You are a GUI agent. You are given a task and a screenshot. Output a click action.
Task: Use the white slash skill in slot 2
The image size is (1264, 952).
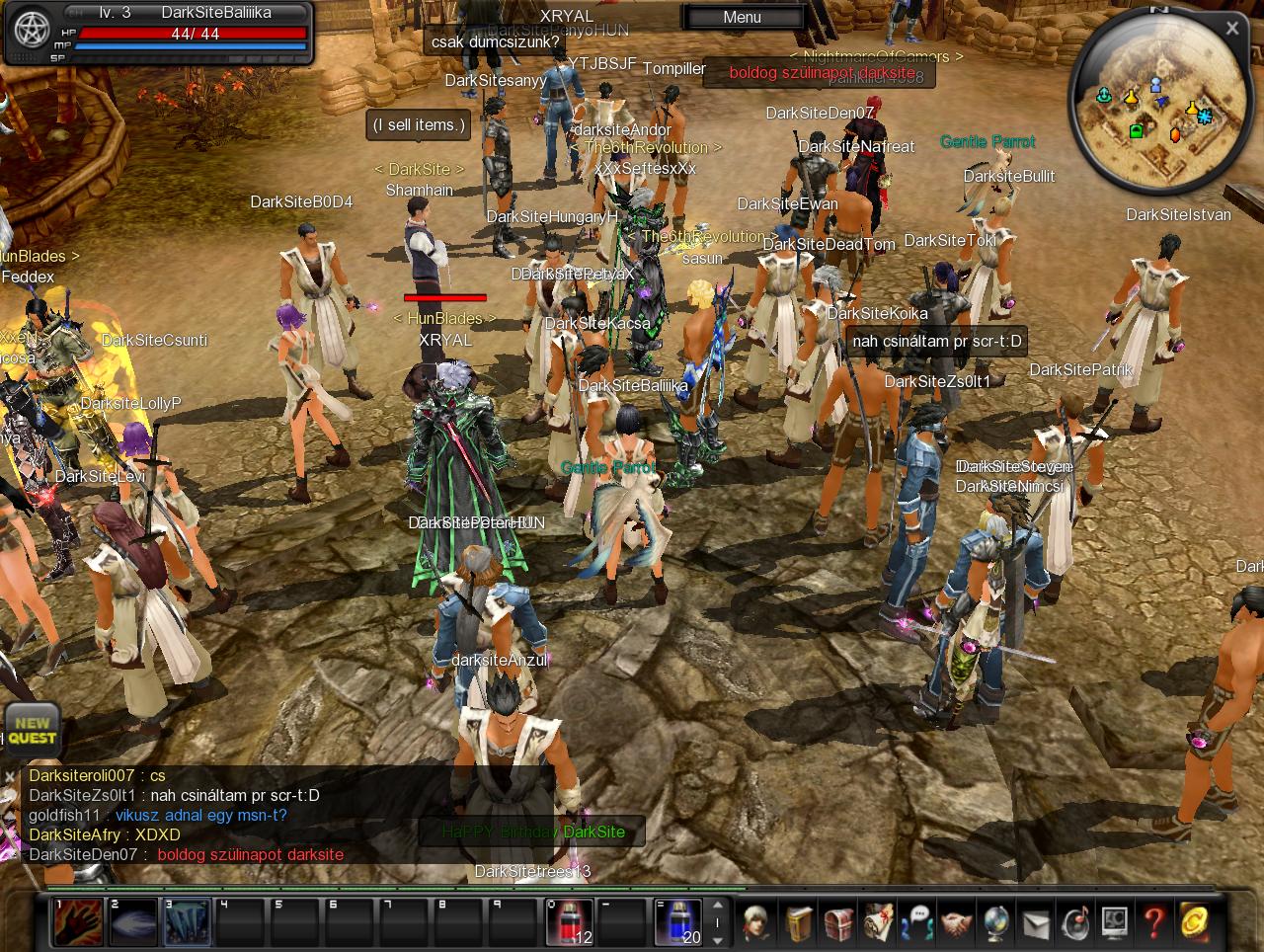[x=132, y=922]
